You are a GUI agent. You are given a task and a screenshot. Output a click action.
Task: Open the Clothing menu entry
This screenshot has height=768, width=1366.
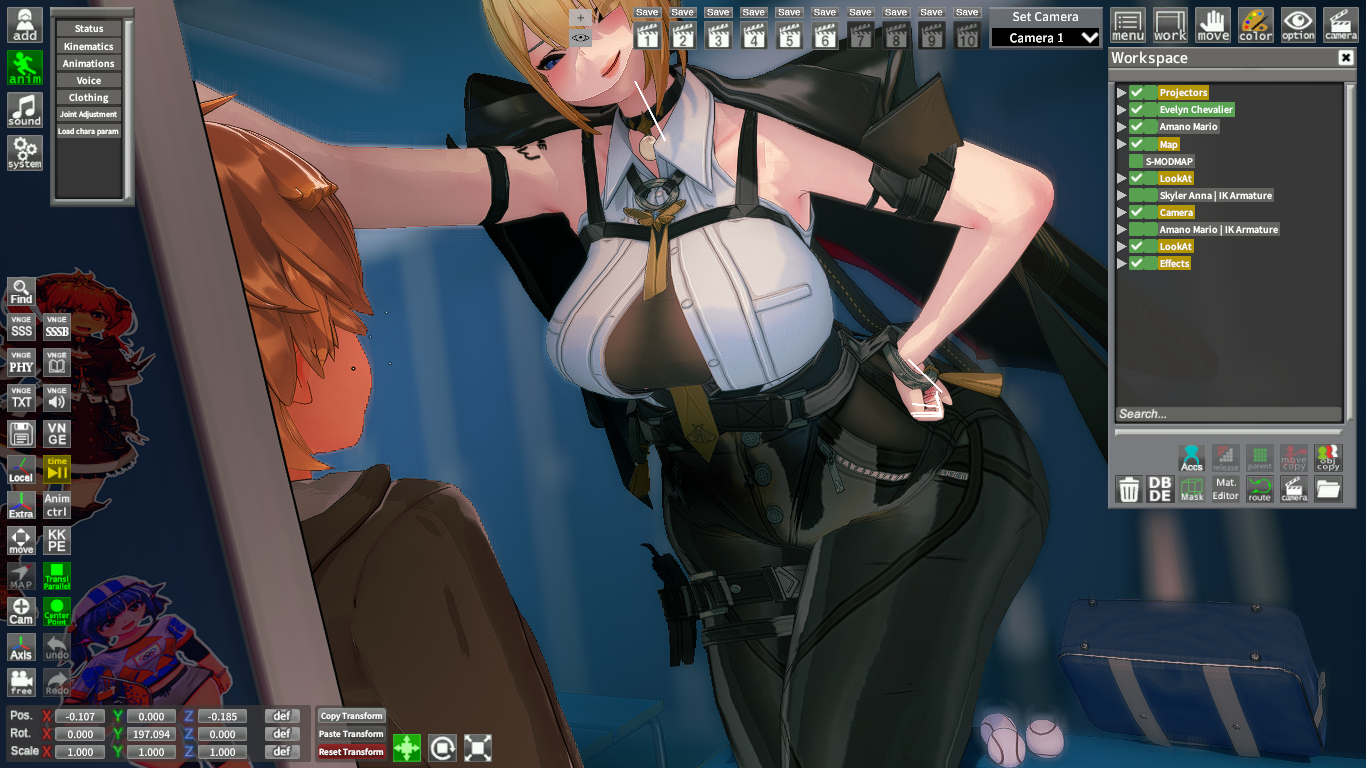point(88,97)
